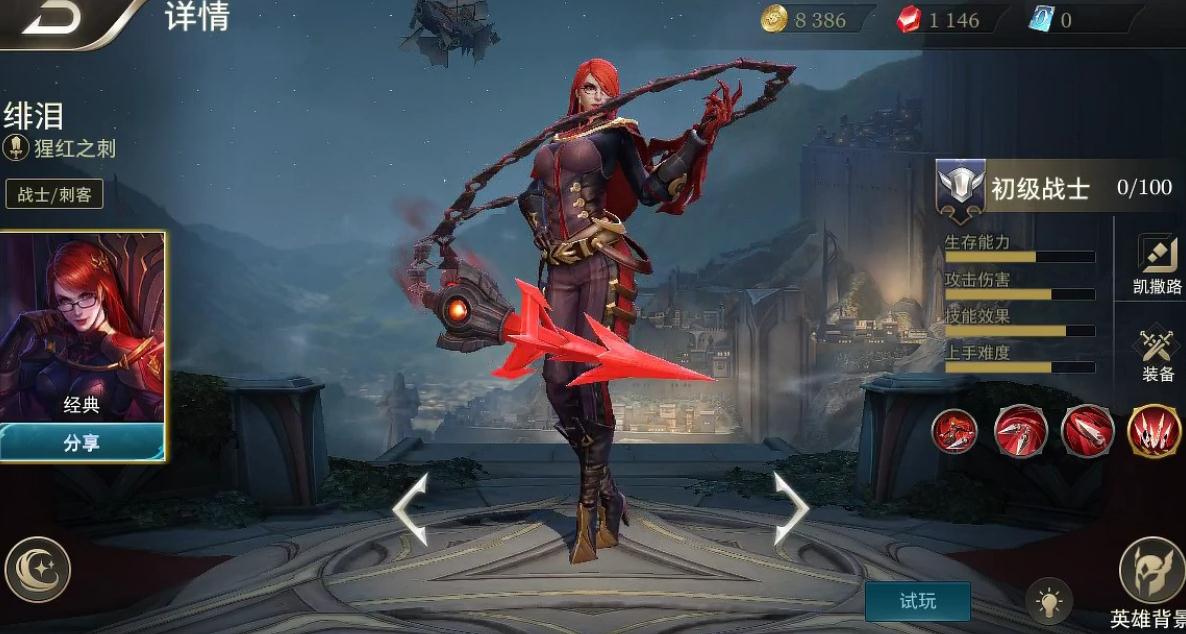1186x634 pixels.
Task: Share the hero with 分享 button
Action: [x=82, y=443]
